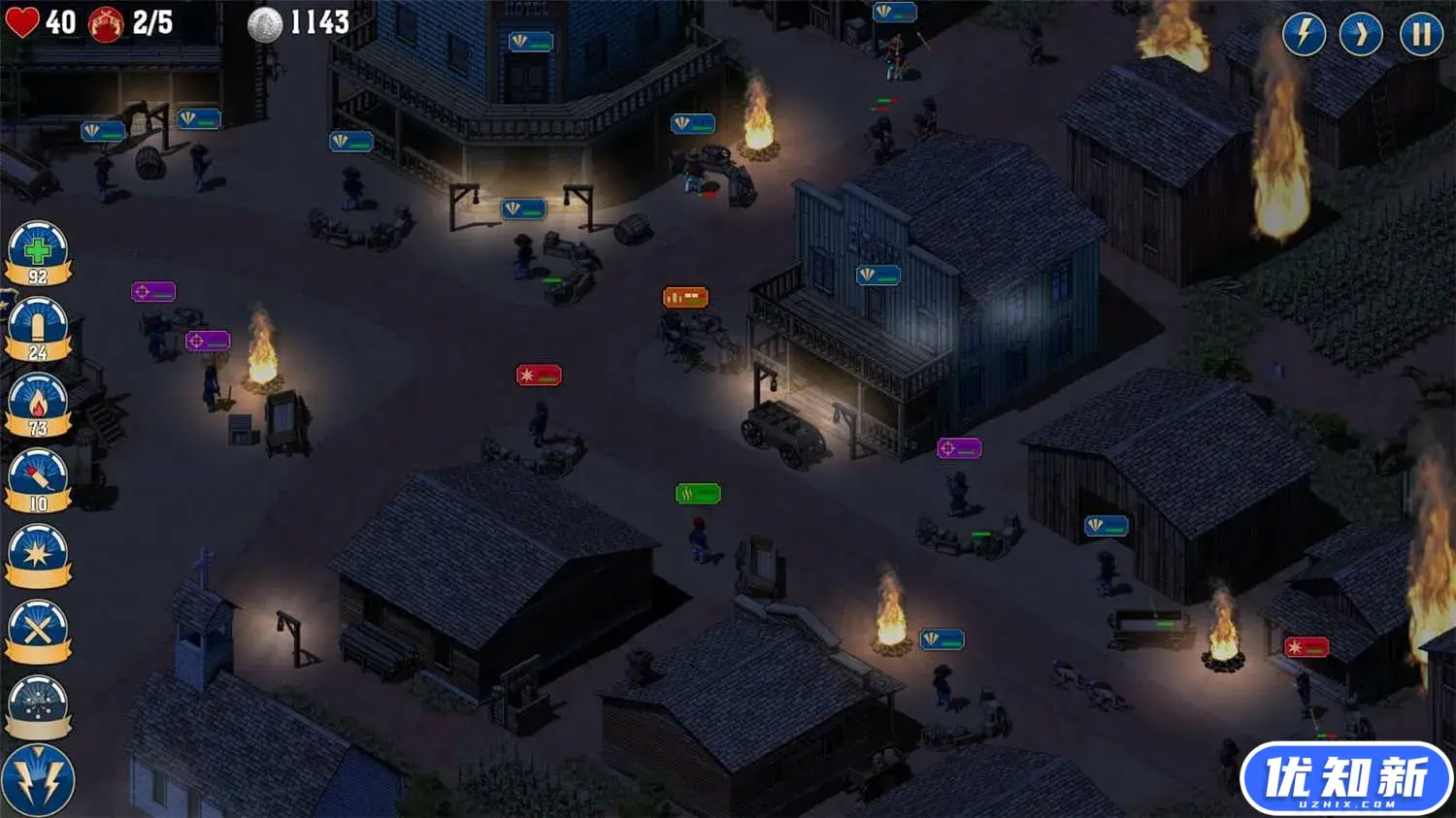The image size is (1456, 818).
Task: Select the unit with the green badge
Action: [x=698, y=494]
